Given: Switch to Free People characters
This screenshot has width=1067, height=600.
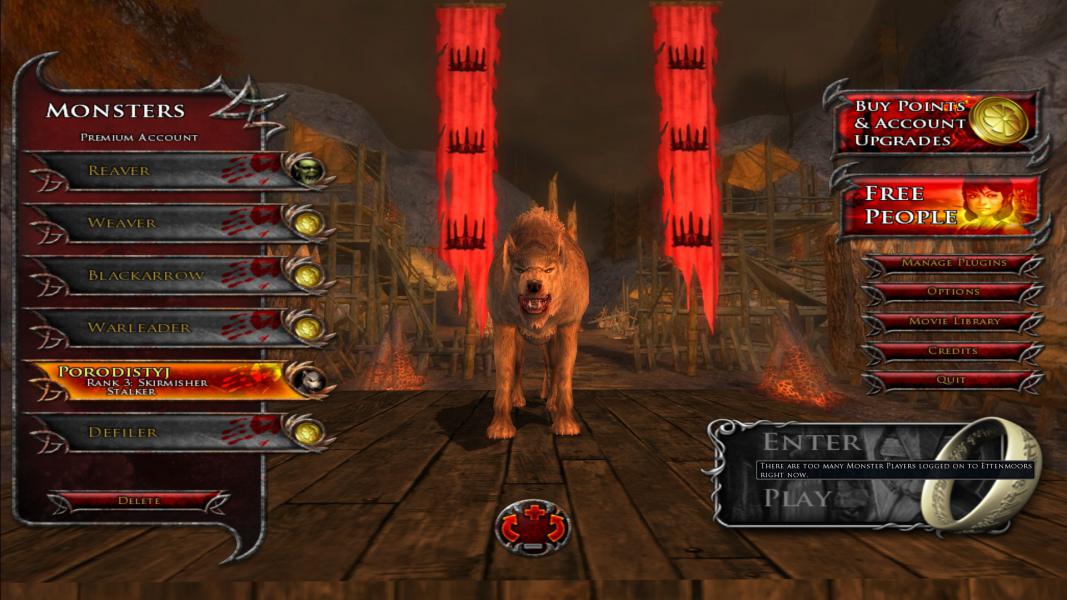Looking at the screenshot, I should point(938,205).
